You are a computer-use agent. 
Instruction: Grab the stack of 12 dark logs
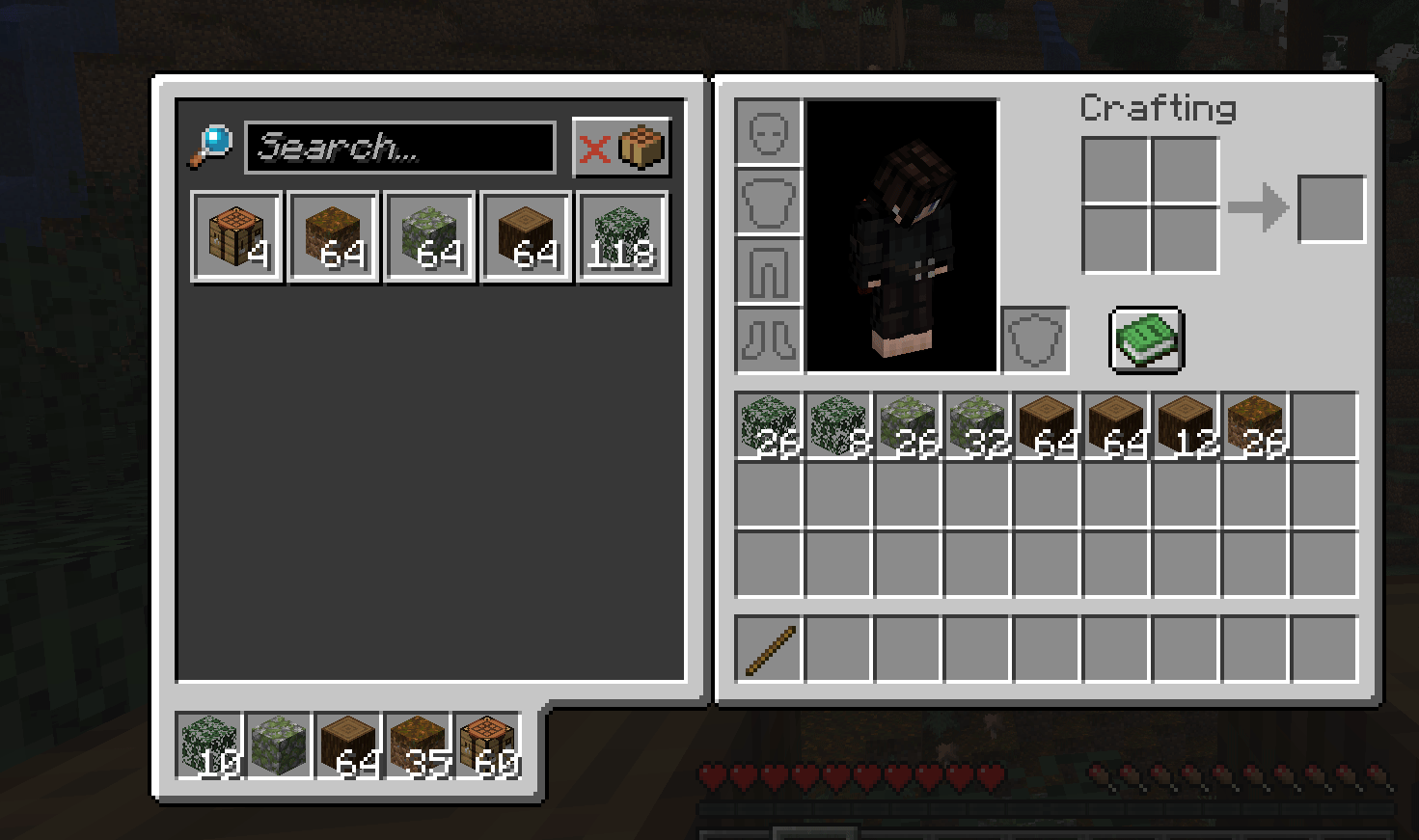coord(1186,425)
